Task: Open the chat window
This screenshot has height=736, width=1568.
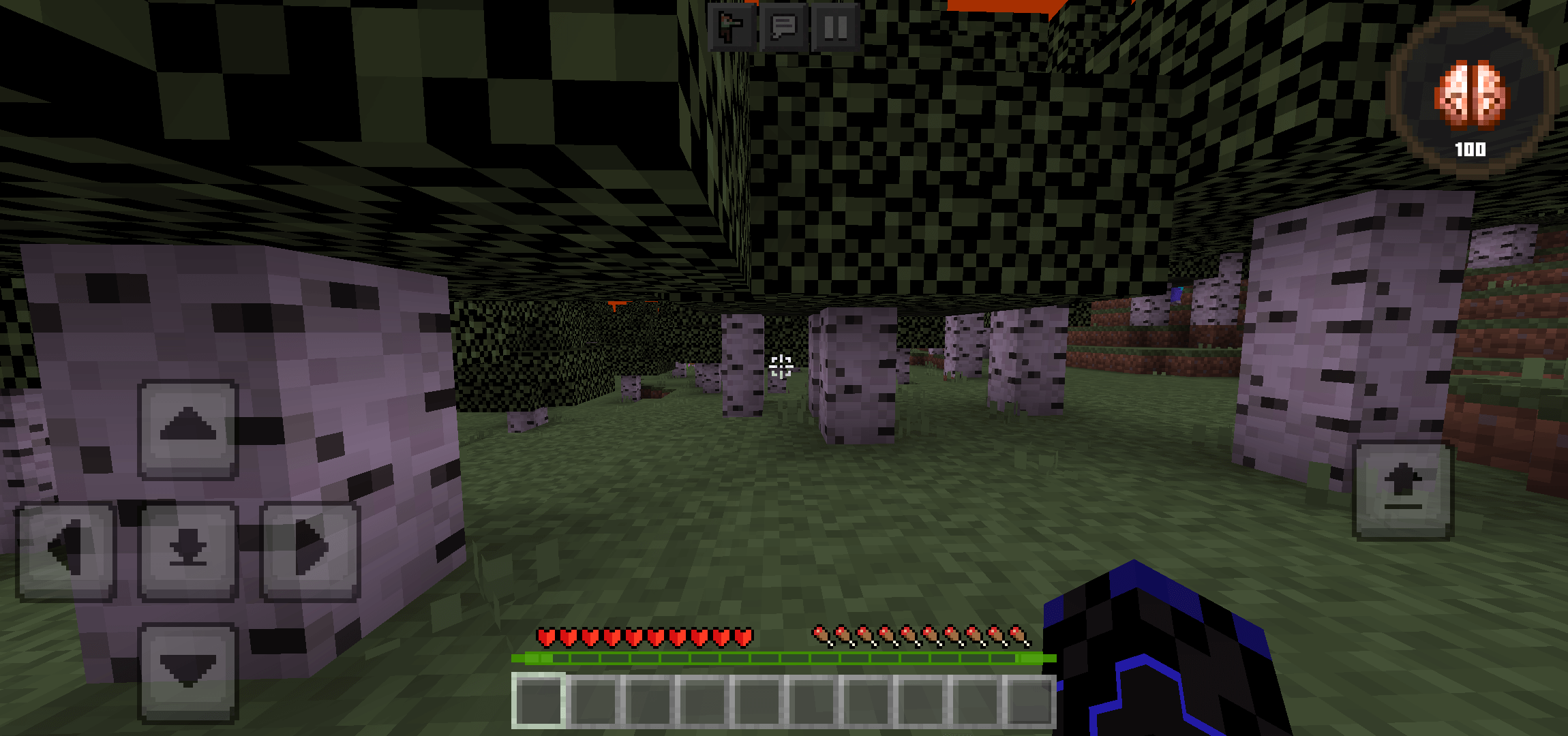Action: tap(783, 27)
